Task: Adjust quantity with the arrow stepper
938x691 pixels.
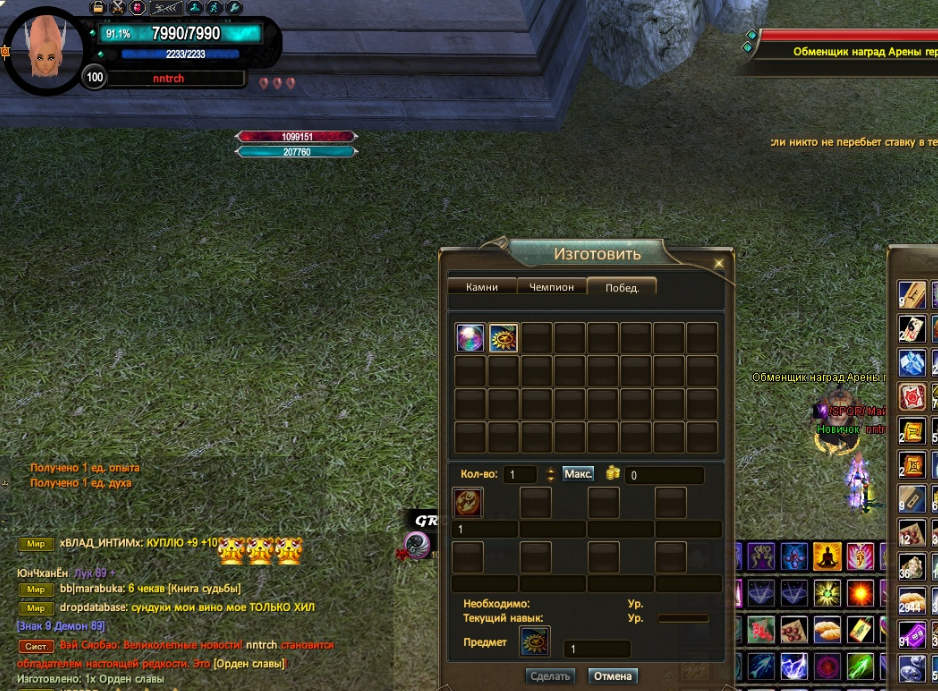Action: tap(549, 475)
